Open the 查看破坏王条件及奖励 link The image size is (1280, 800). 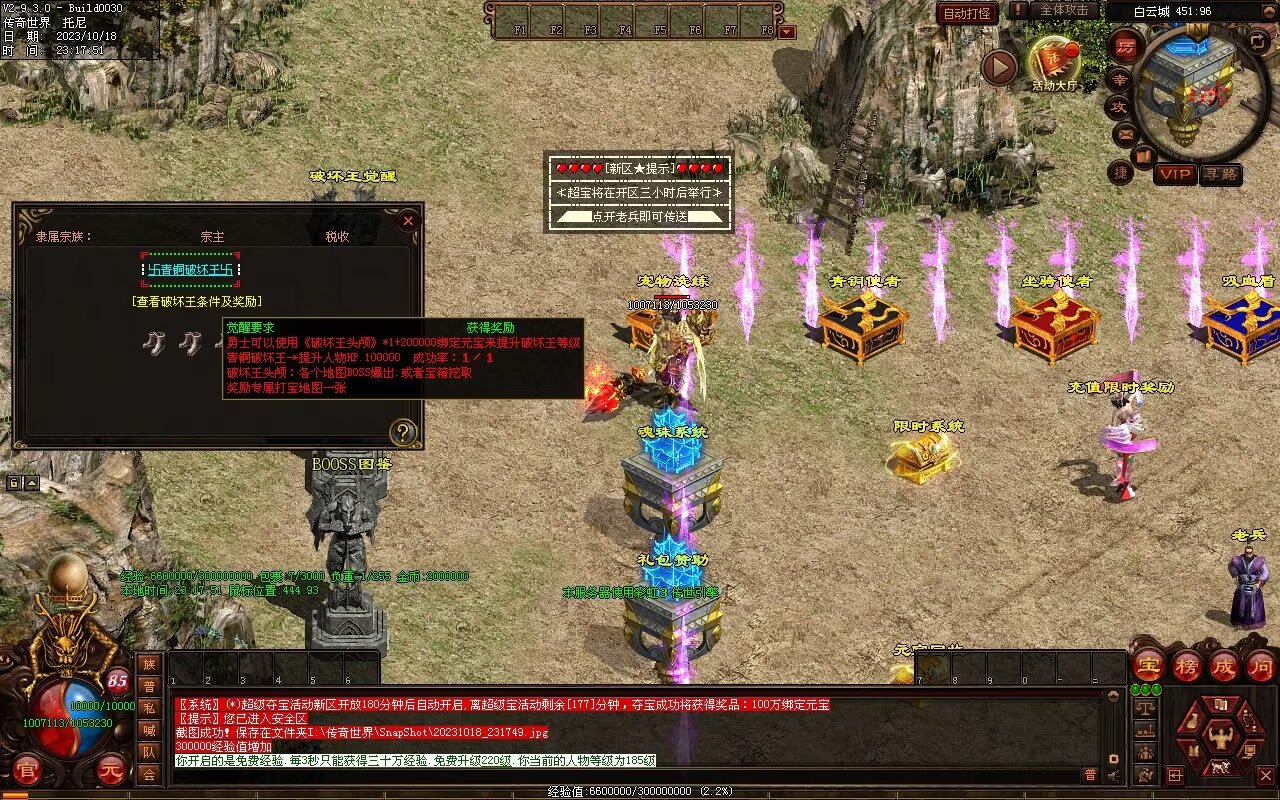coord(197,301)
